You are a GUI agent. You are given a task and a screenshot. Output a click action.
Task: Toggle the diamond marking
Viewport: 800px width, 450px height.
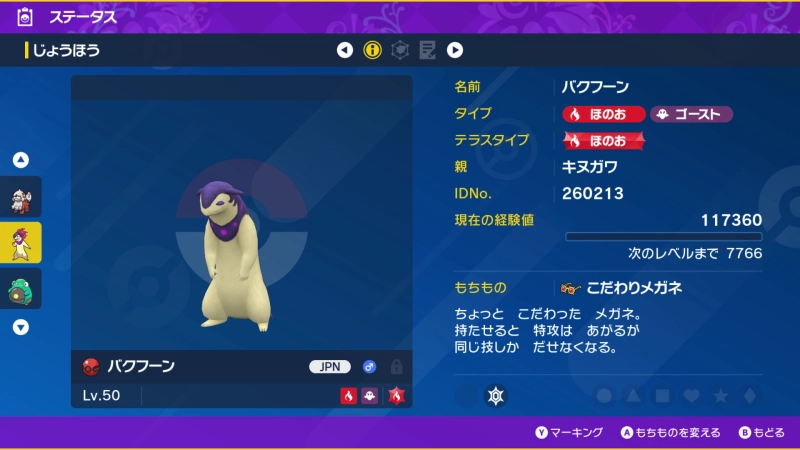coord(749,396)
